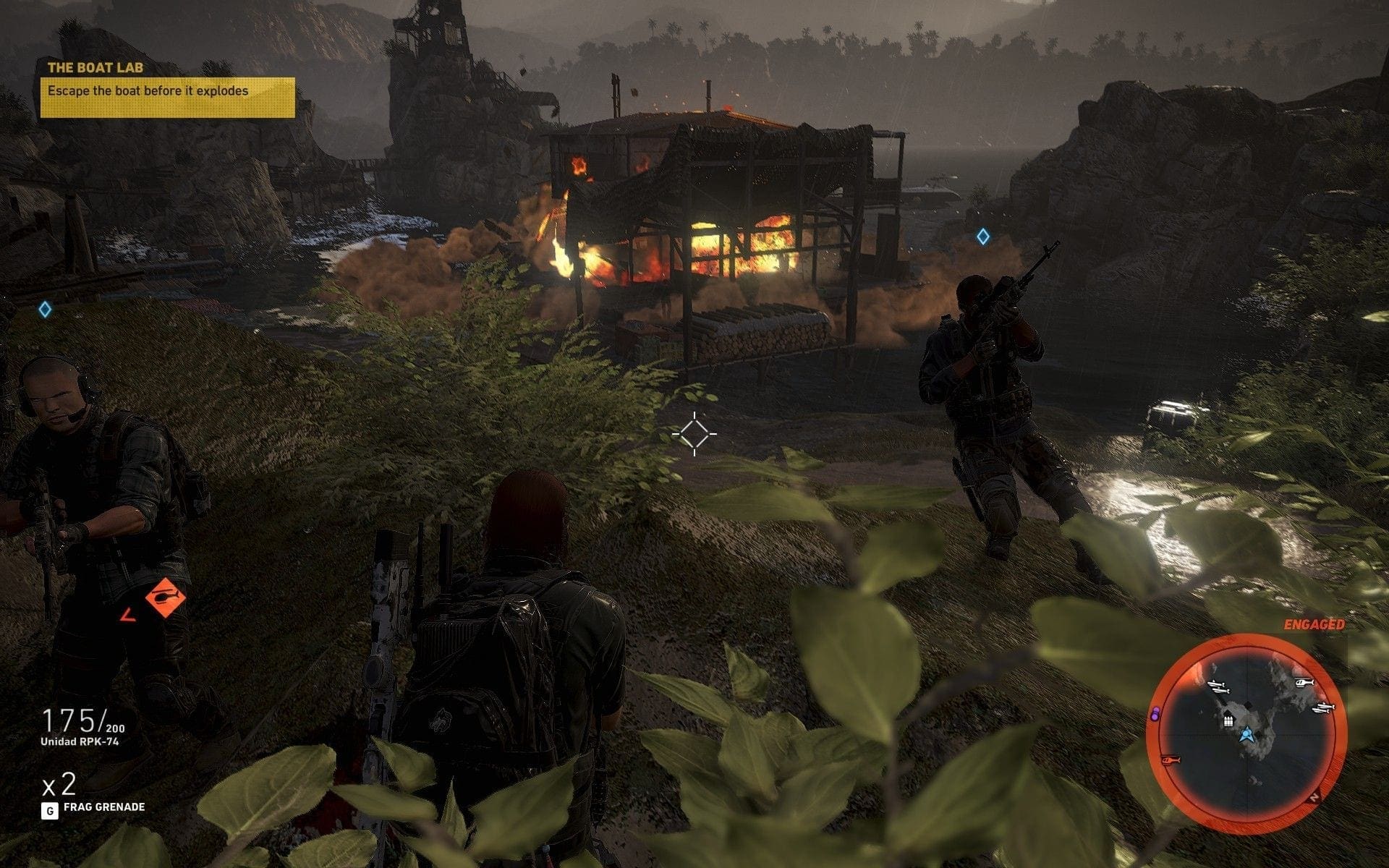The image size is (1389, 868).
Task: Select the frag grenade item label
Action: click(103, 807)
